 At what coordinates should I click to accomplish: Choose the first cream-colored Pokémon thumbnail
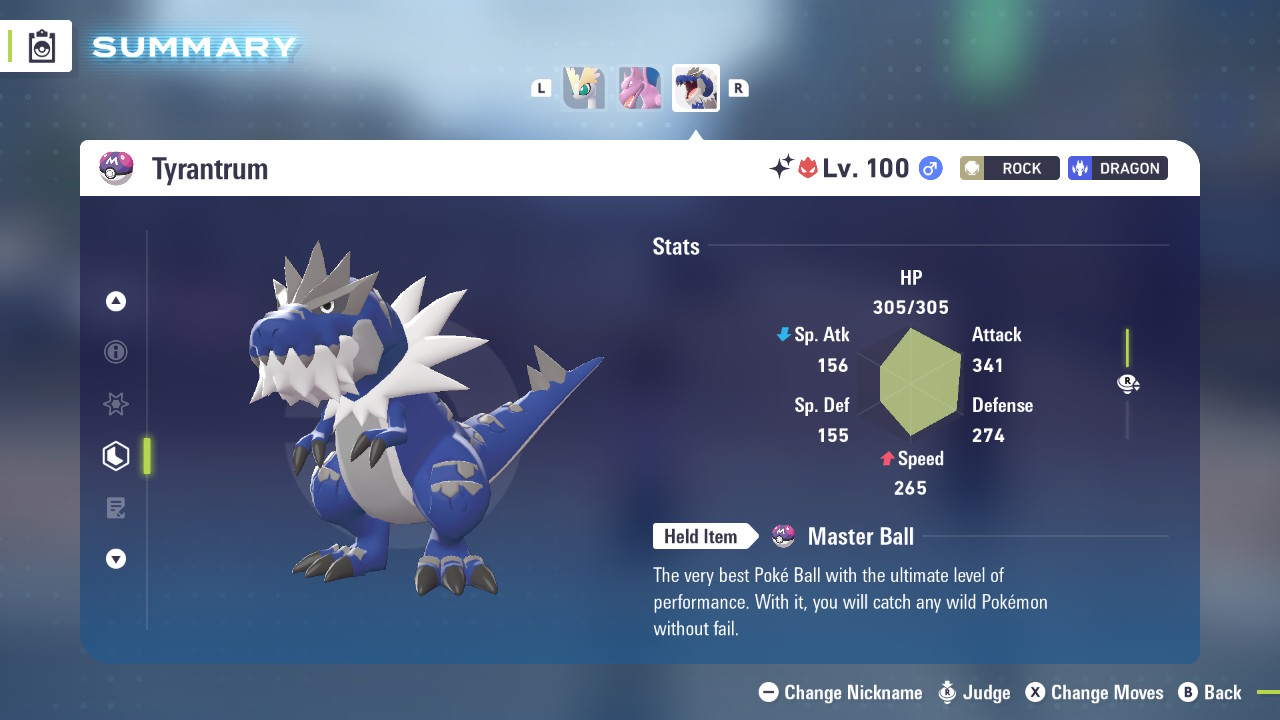[584, 88]
